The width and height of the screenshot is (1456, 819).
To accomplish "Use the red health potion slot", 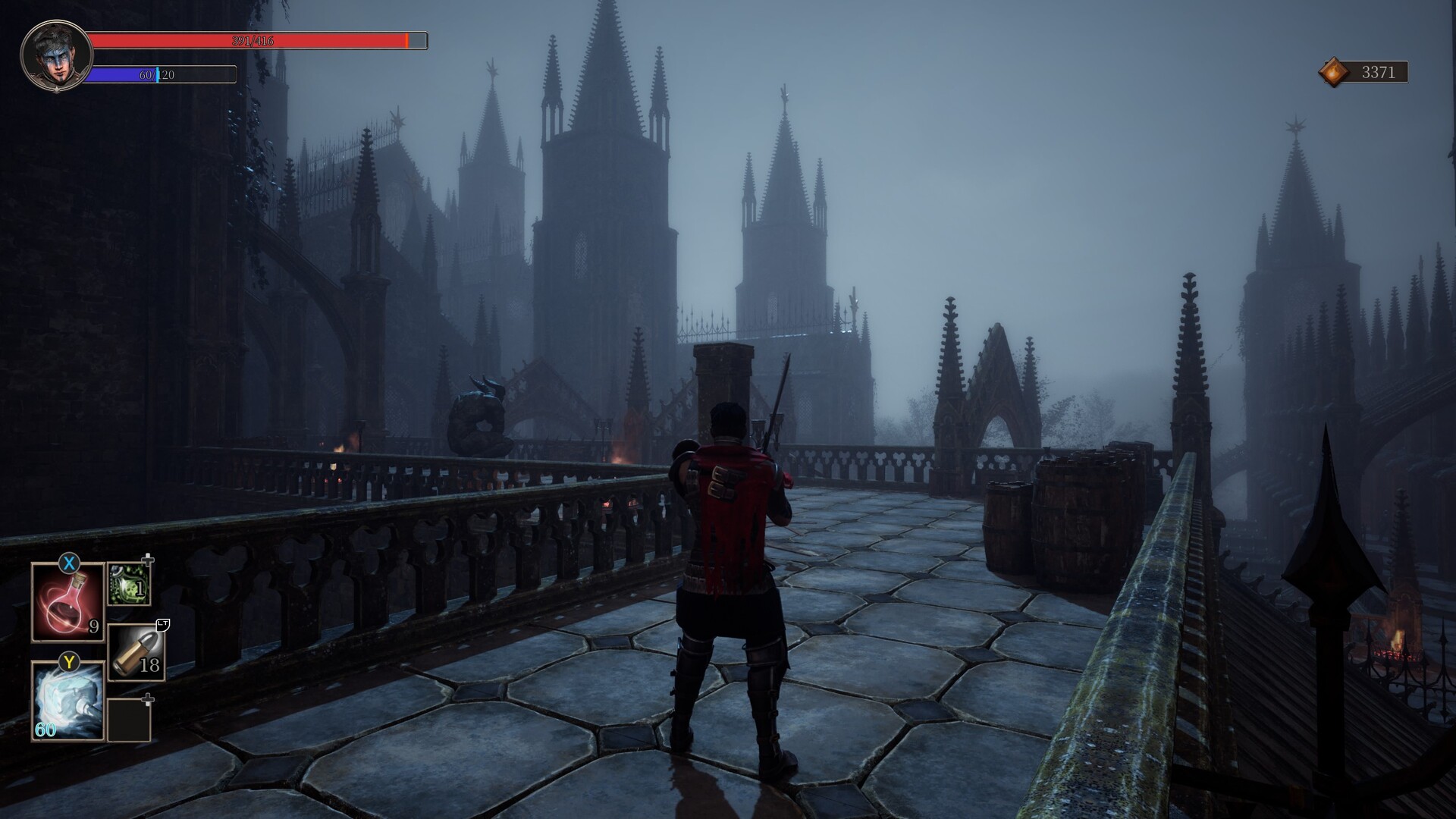I will 67,603.
